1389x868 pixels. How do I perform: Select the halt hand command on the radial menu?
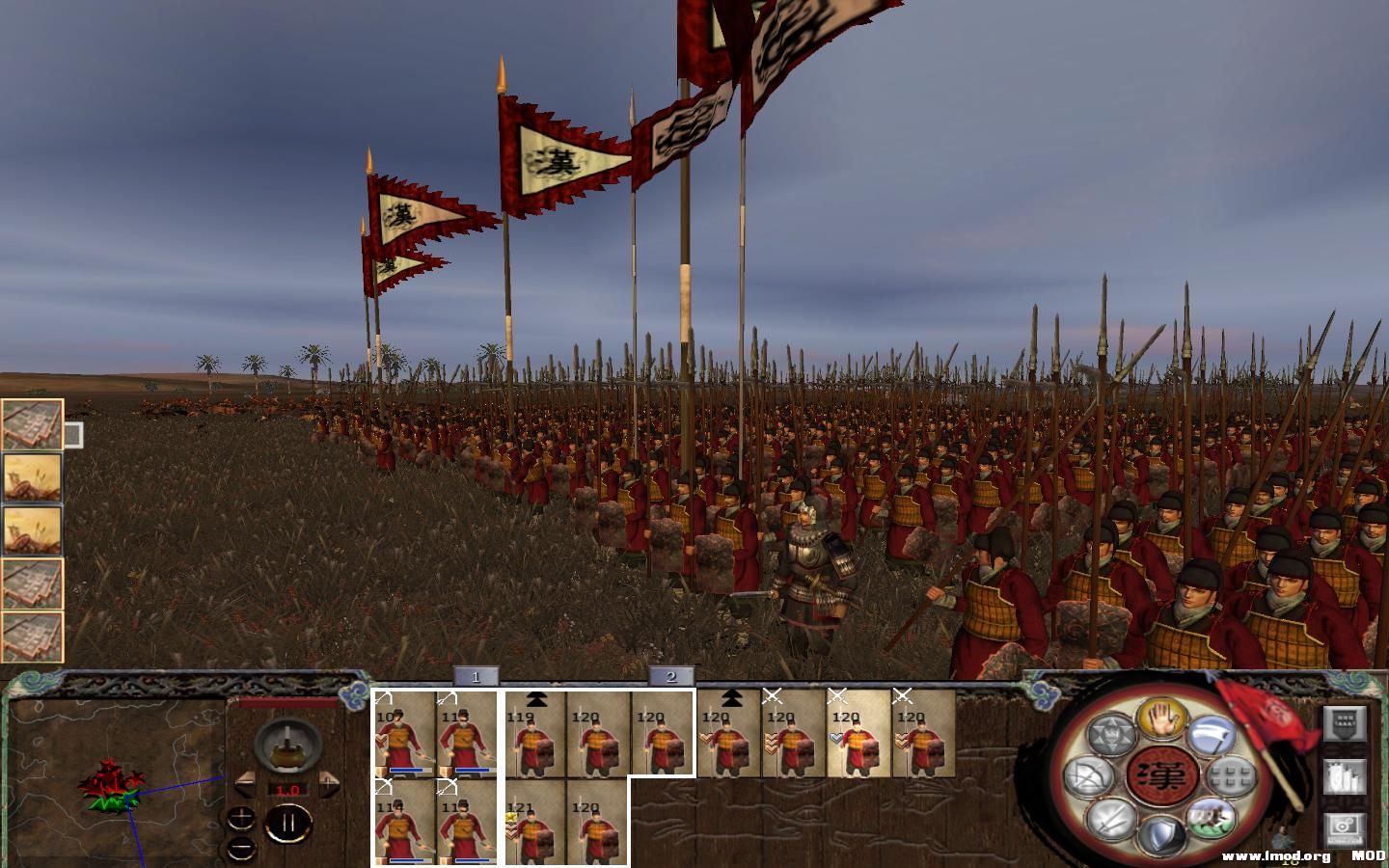[1161, 722]
